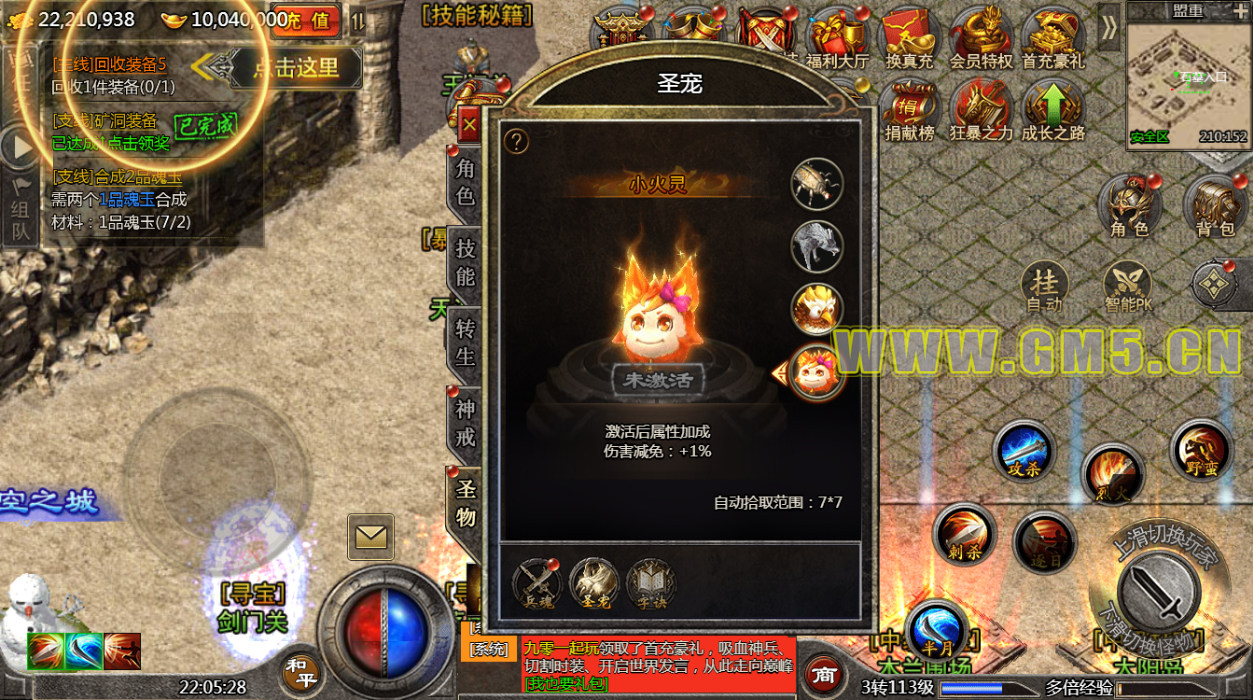Open the 字诀 bottom tab
Screen dimensions: 1253x700
pos(651,584)
